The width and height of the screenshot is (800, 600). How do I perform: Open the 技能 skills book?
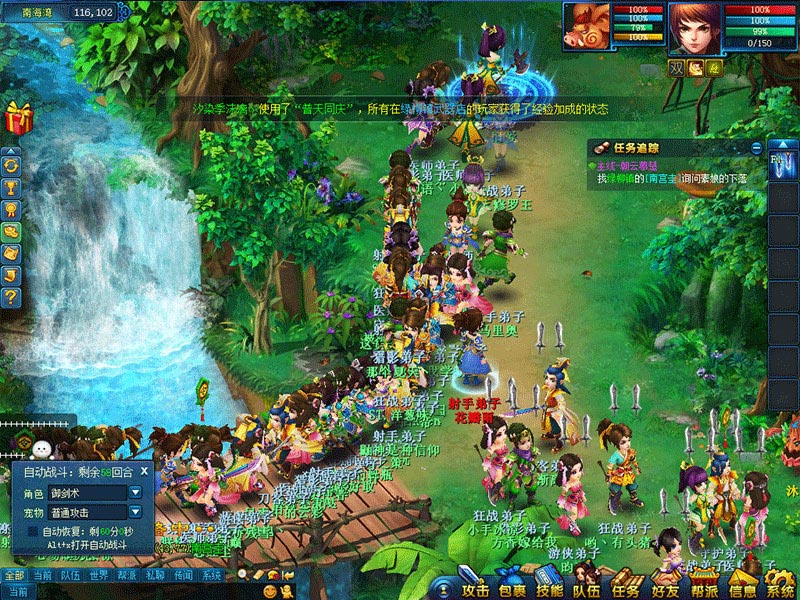(547, 586)
